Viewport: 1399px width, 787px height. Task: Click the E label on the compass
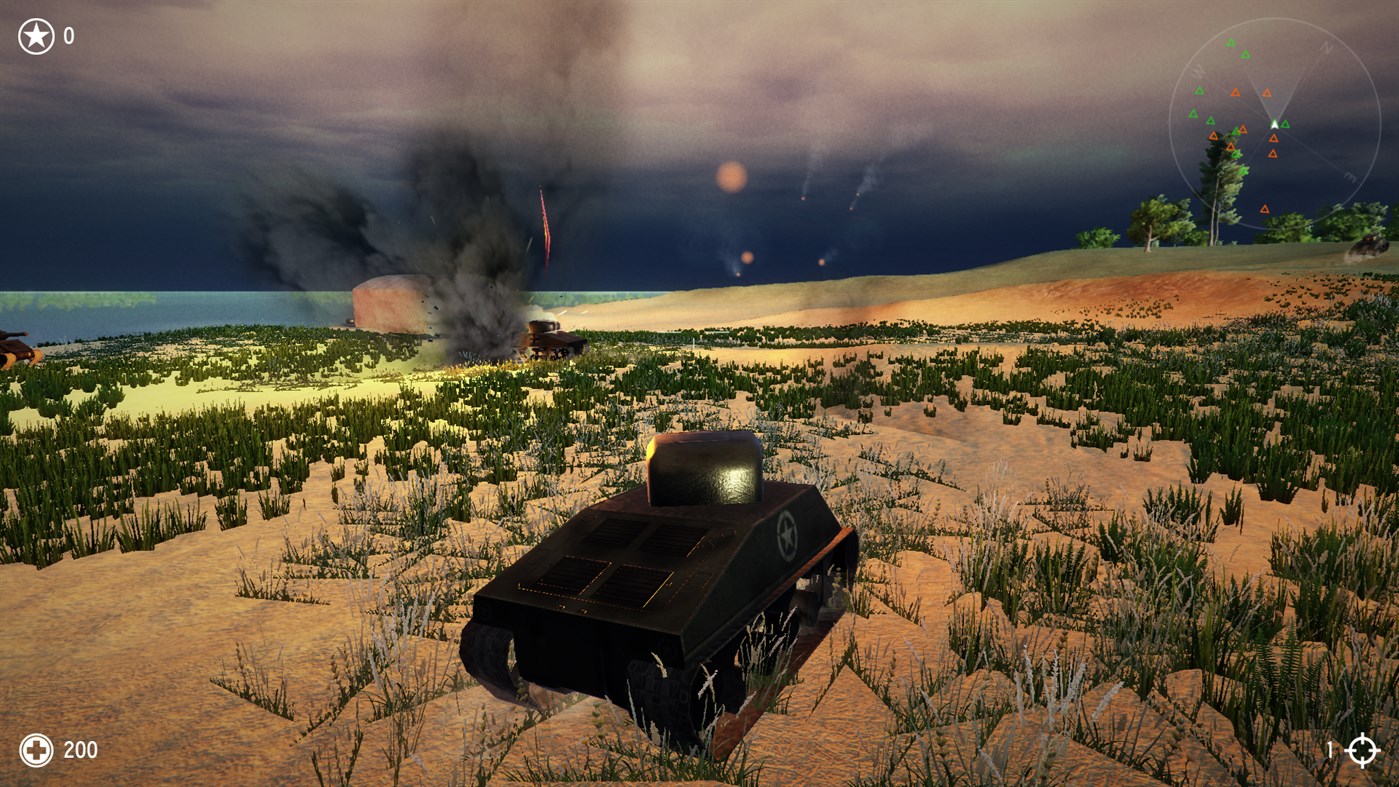click(1349, 177)
